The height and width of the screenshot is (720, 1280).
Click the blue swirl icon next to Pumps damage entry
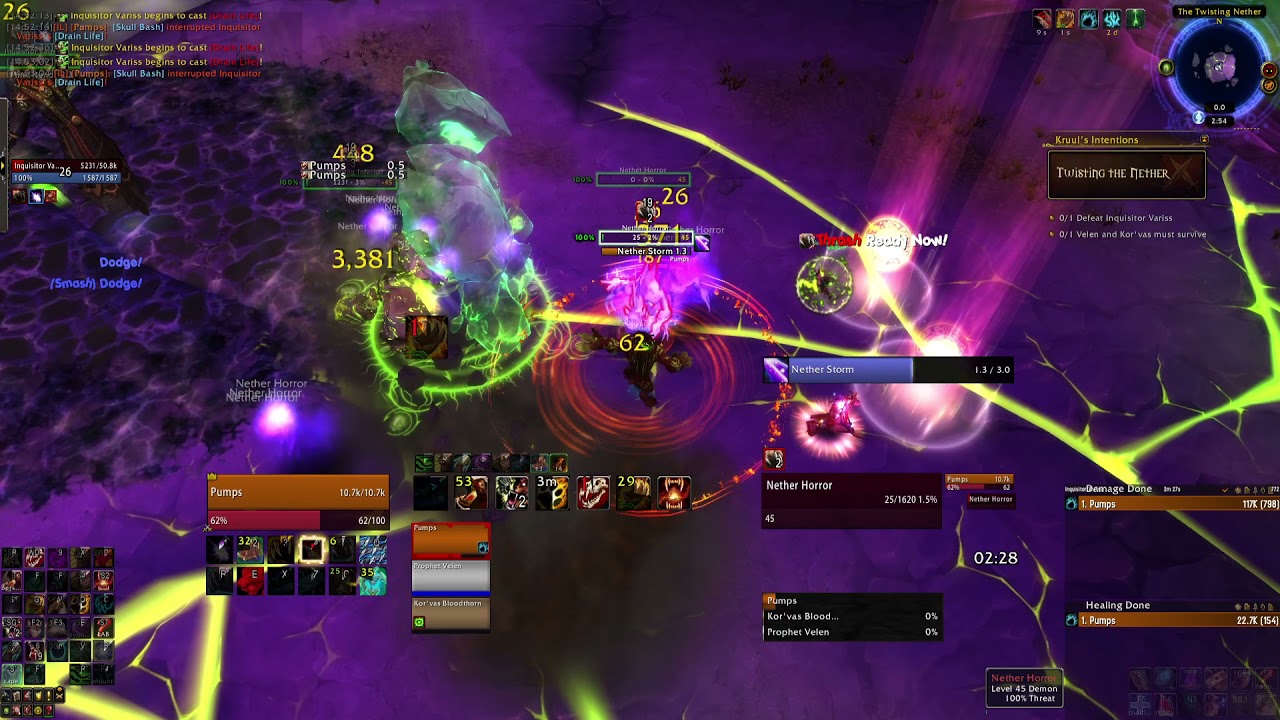[x=1072, y=504]
